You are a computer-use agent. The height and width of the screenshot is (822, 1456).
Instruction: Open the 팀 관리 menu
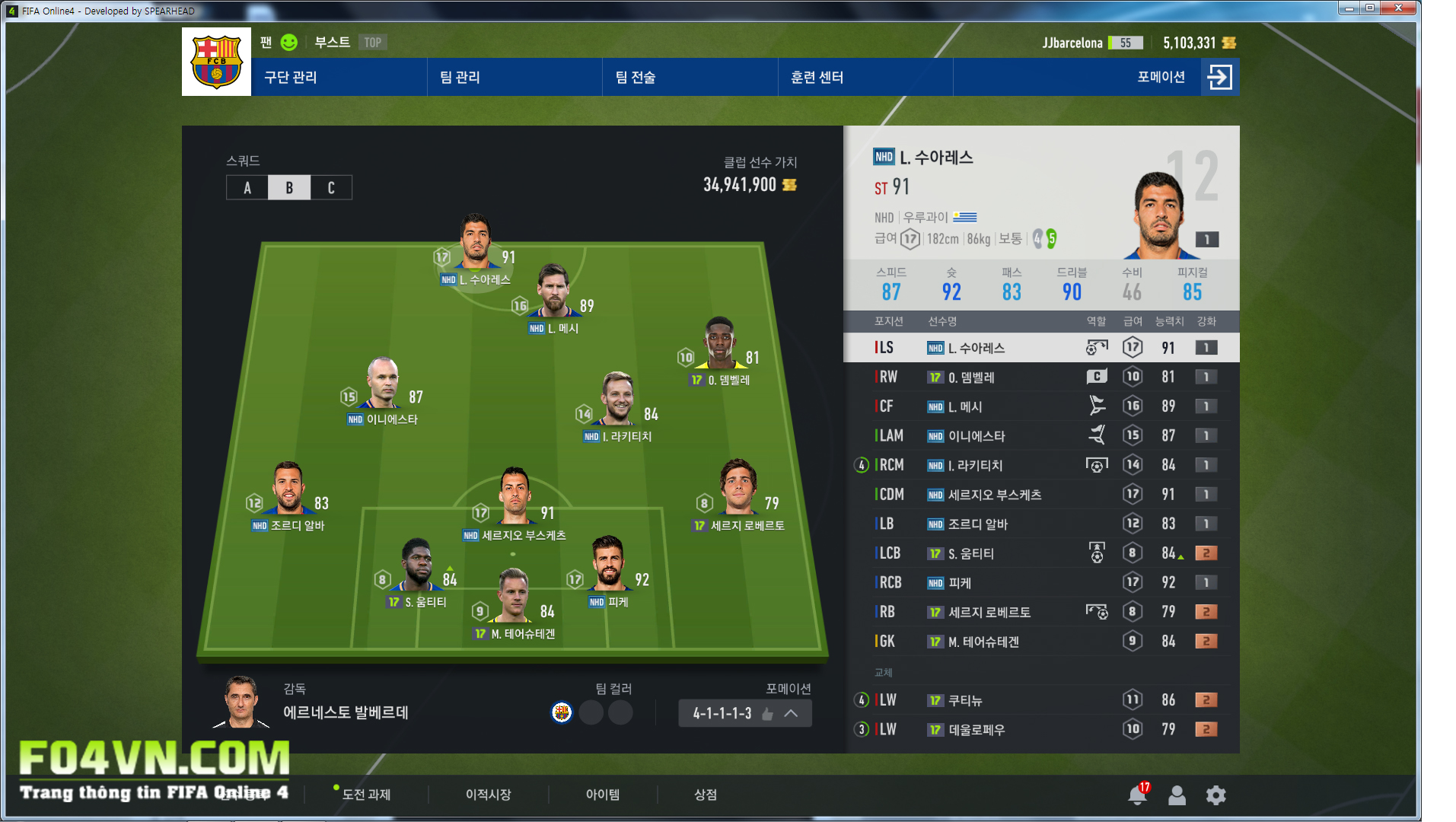(x=460, y=77)
